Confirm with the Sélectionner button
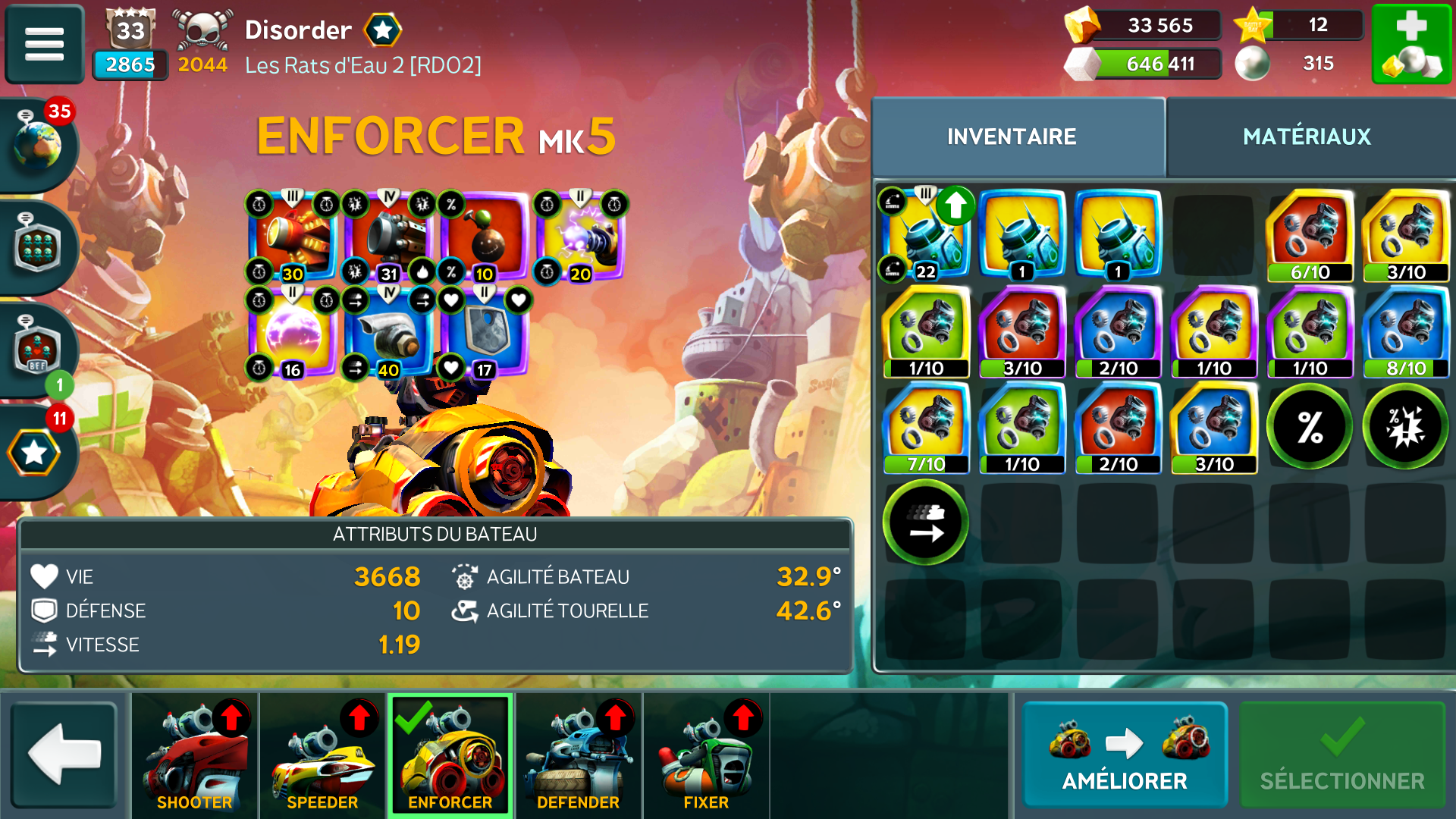This screenshot has height=819, width=1456. (x=1341, y=755)
